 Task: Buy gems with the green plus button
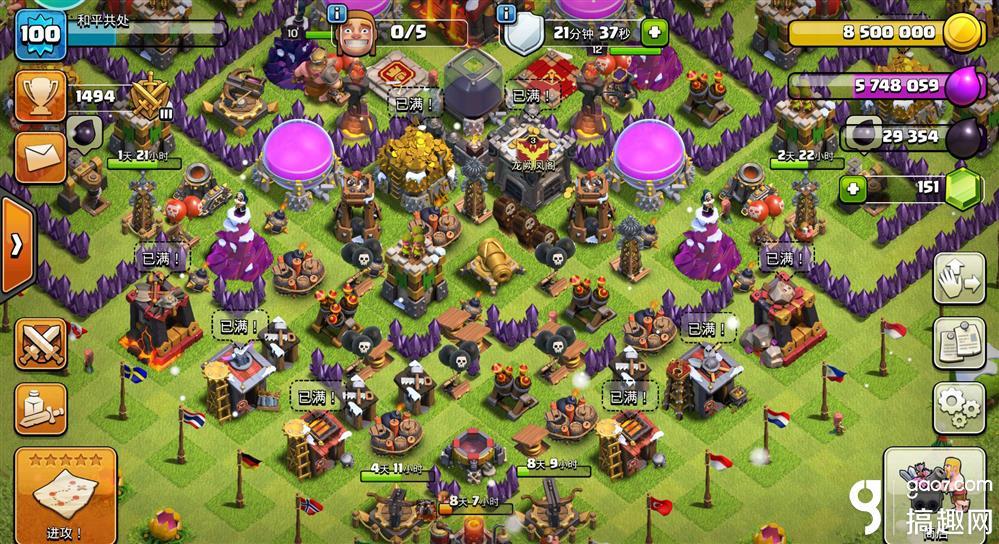[852, 188]
